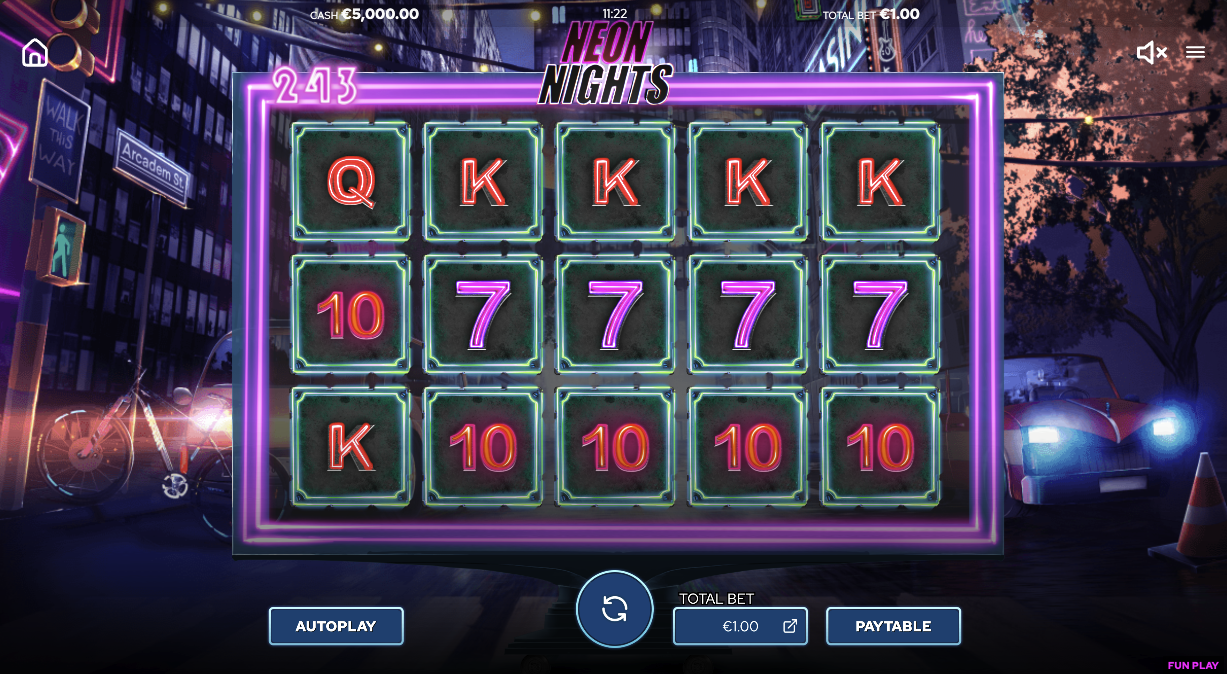Spin the reels with the circular button
1227x674 pixels.
[x=614, y=608]
